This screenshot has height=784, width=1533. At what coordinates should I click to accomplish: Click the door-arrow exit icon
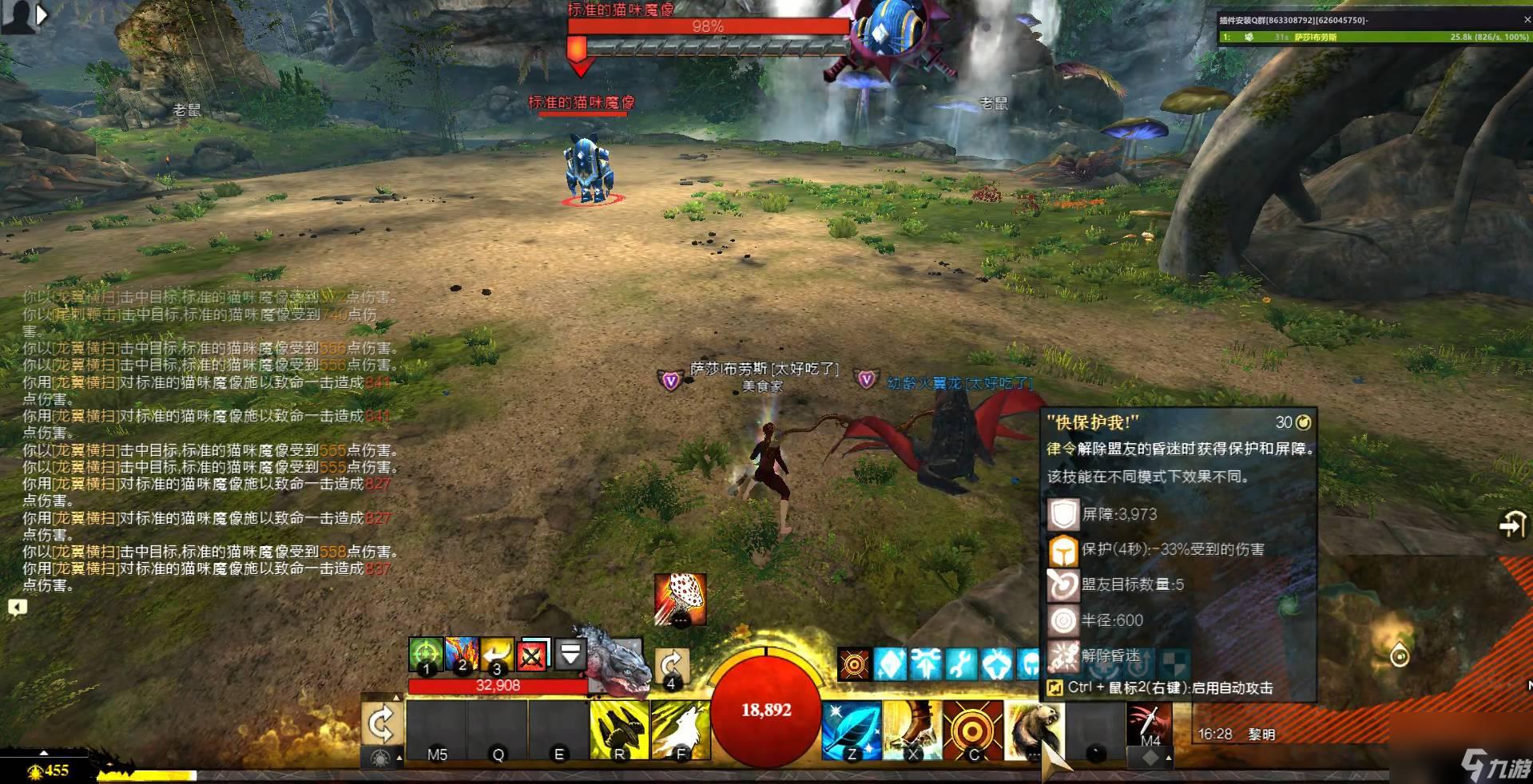tap(1511, 525)
